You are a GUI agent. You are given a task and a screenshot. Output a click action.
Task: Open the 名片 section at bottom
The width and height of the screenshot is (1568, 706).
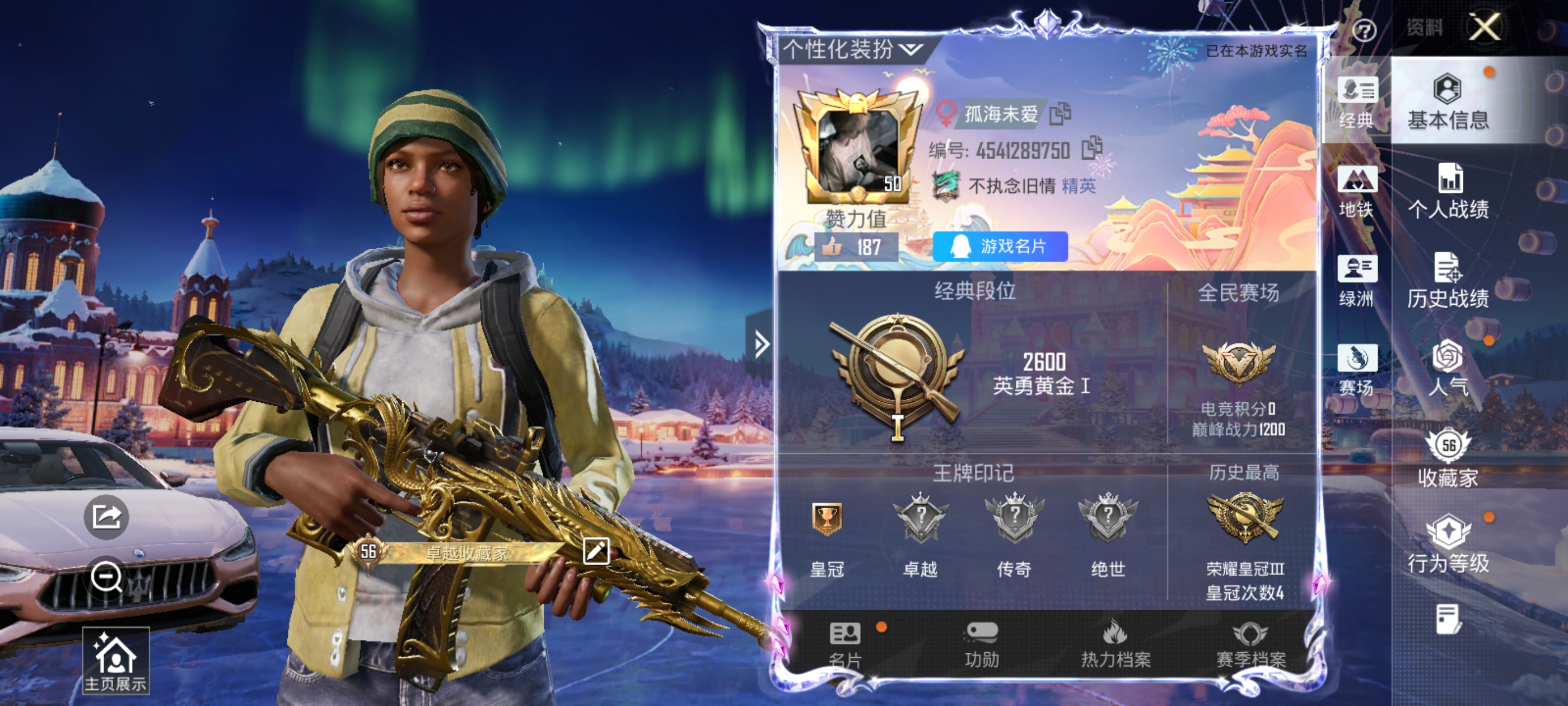click(x=846, y=644)
